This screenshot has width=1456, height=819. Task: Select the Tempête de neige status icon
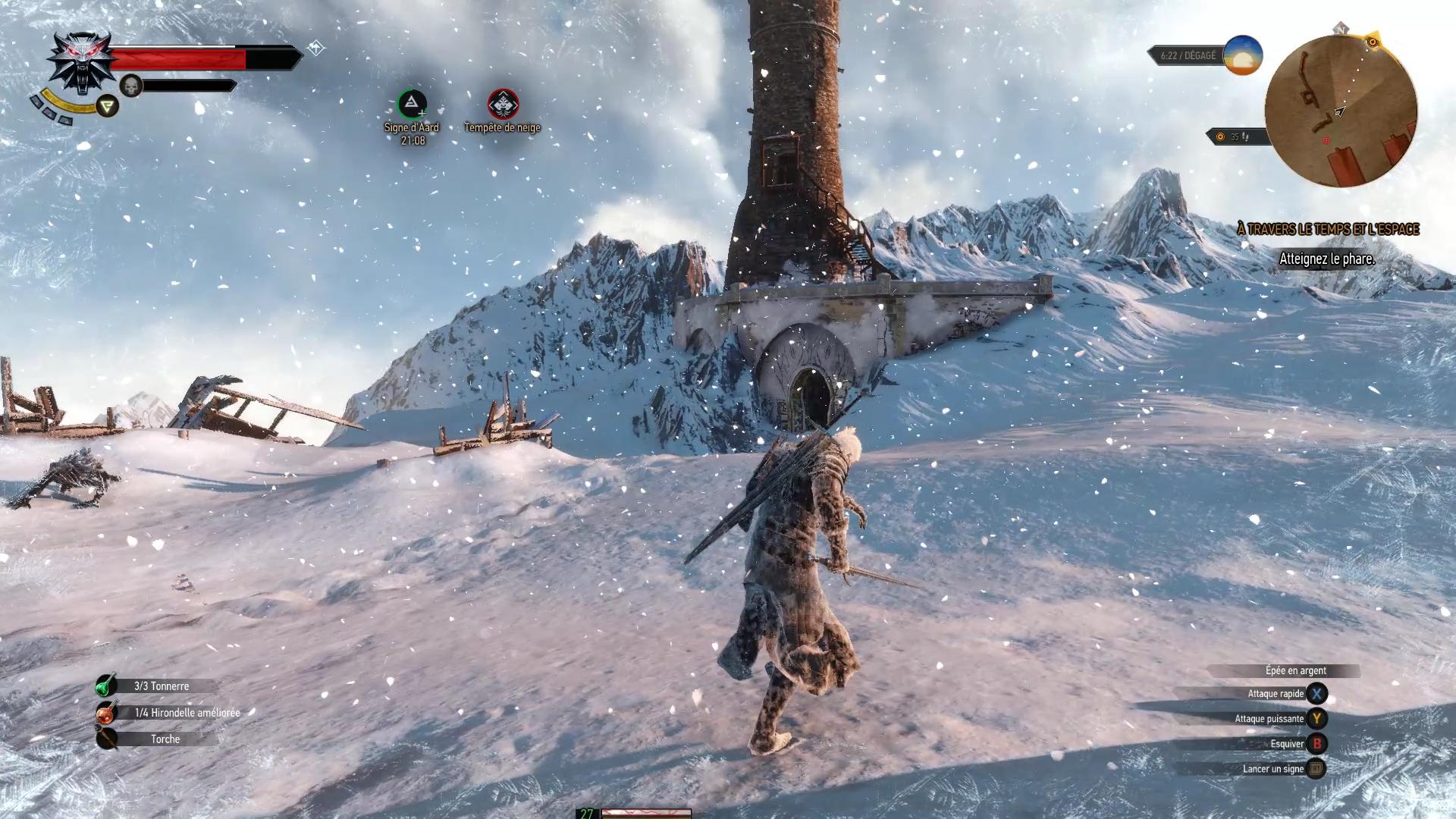coord(503,104)
